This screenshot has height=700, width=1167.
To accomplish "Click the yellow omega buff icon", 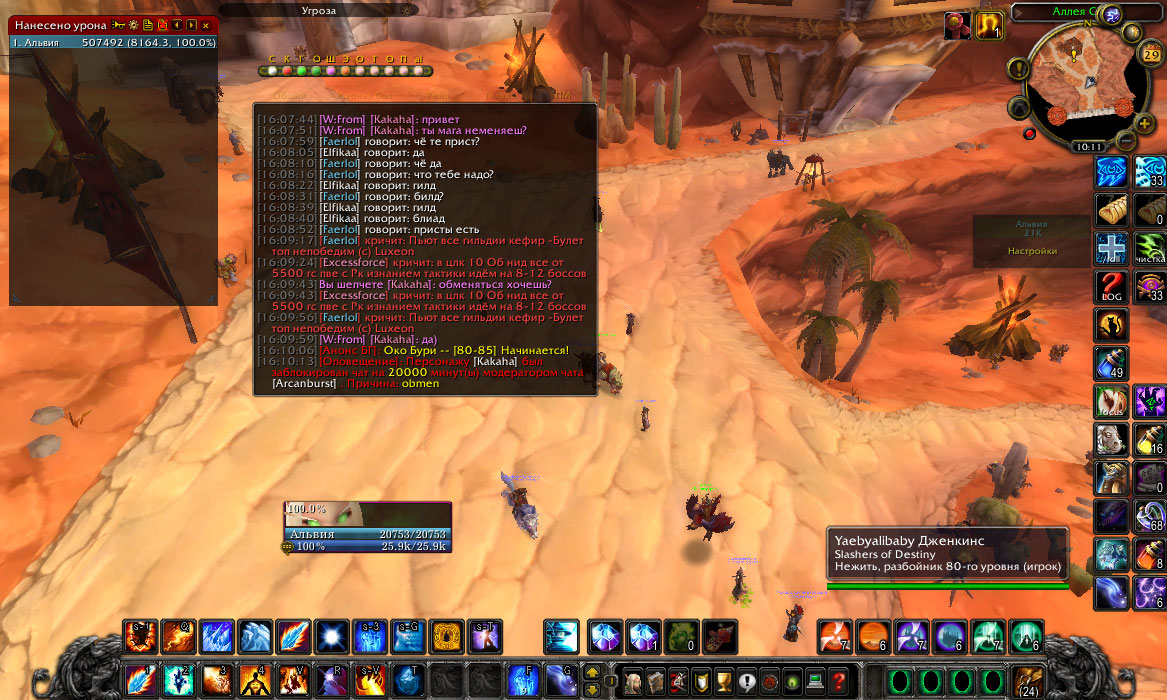I will pos(990,25).
